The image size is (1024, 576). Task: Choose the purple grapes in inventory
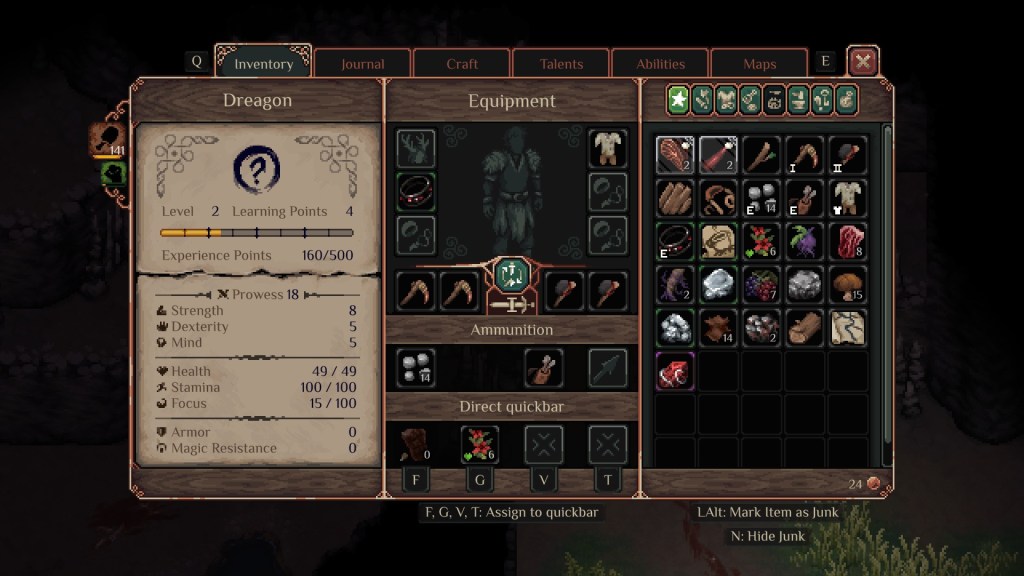[x=762, y=284]
